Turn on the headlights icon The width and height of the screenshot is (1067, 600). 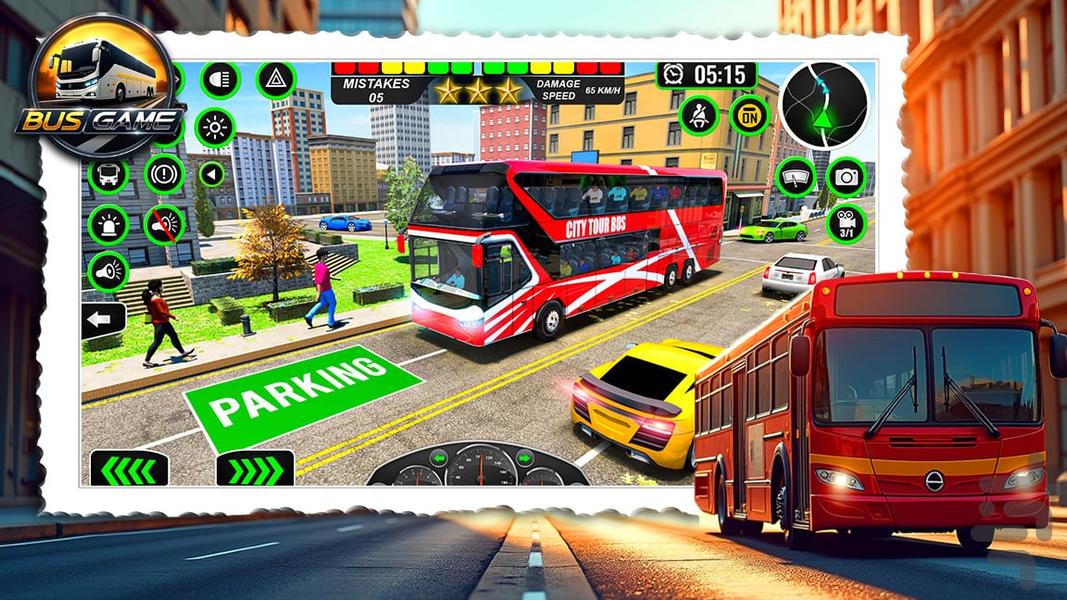pos(220,80)
